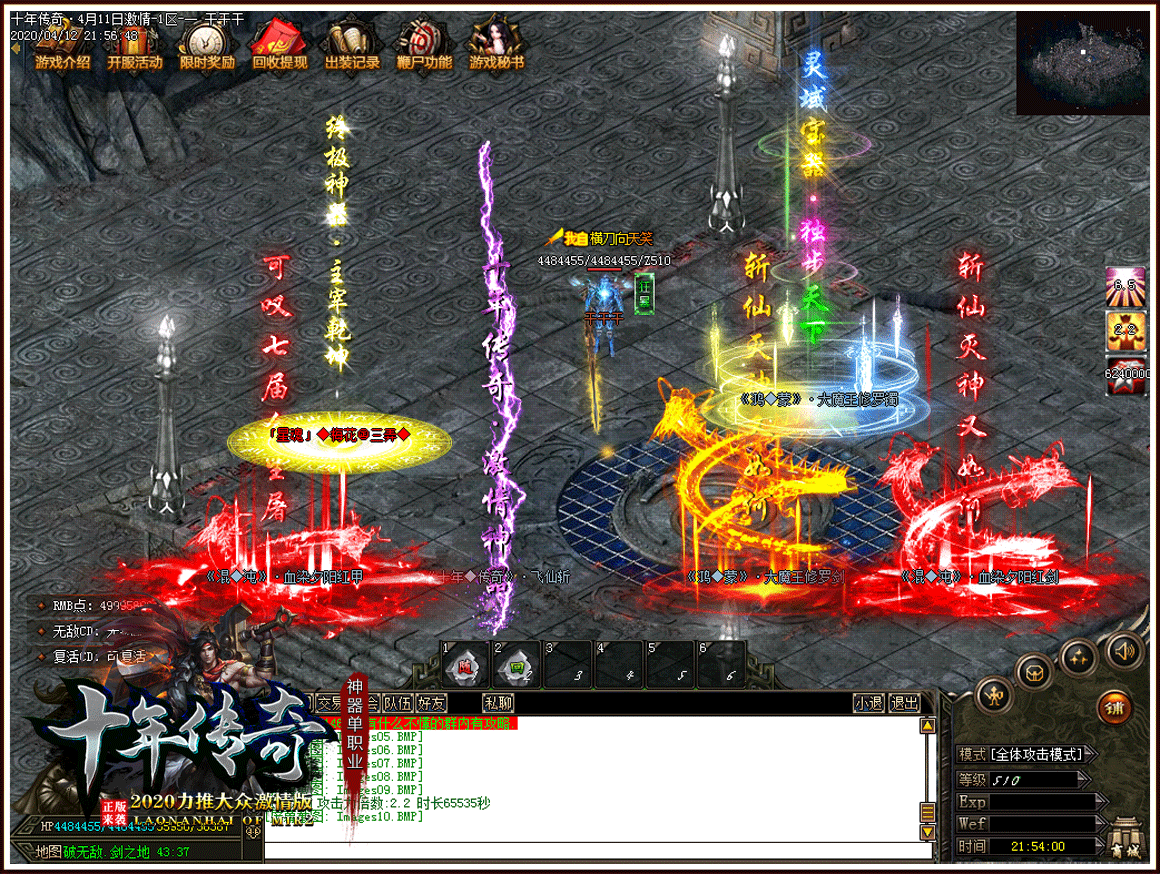The image size is (1160, 874).
Task: Open the 鞭尸功能 target icon
Action: [424, 46]
